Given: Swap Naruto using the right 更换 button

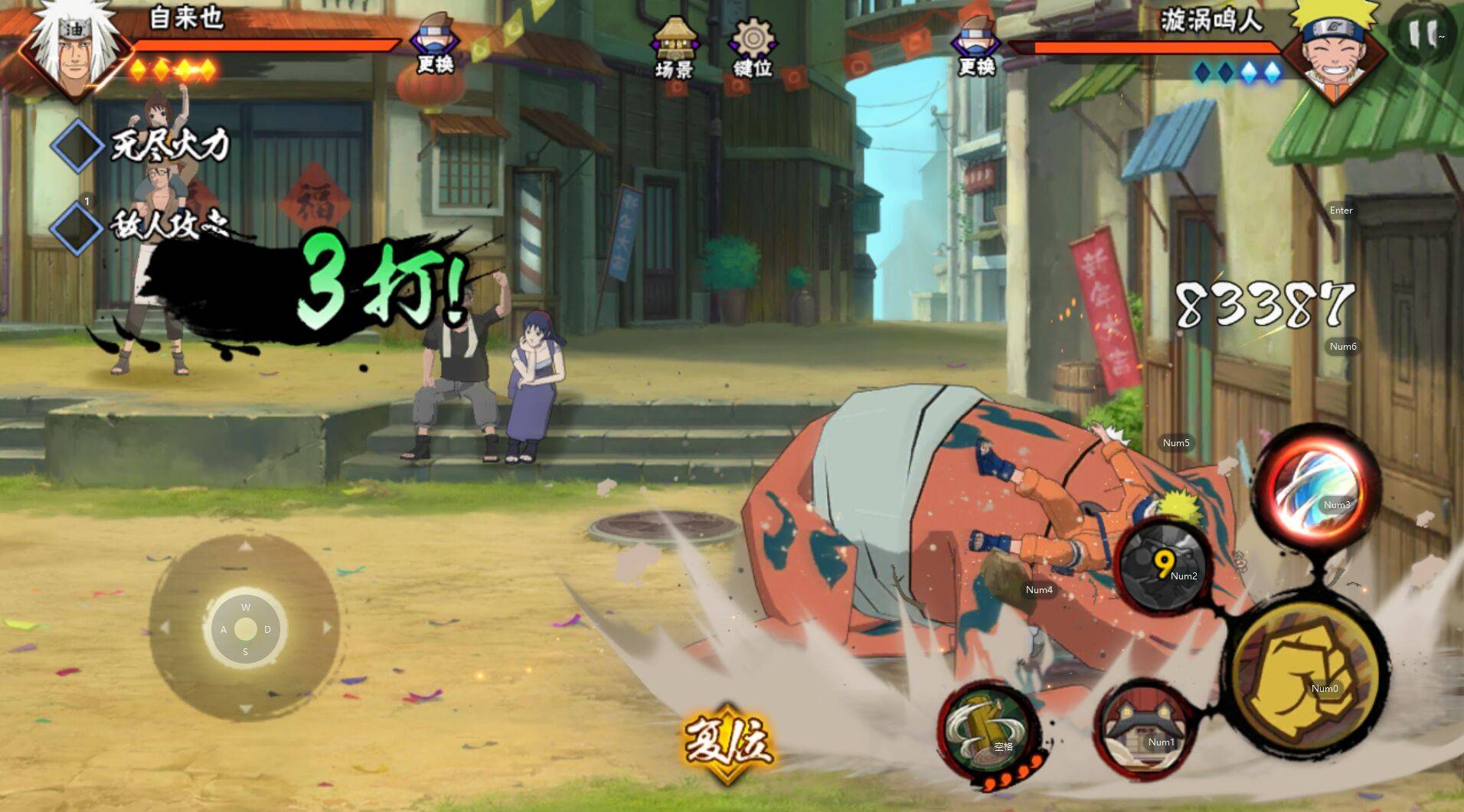Looking at the screenshot, I should tap(976, 44).
